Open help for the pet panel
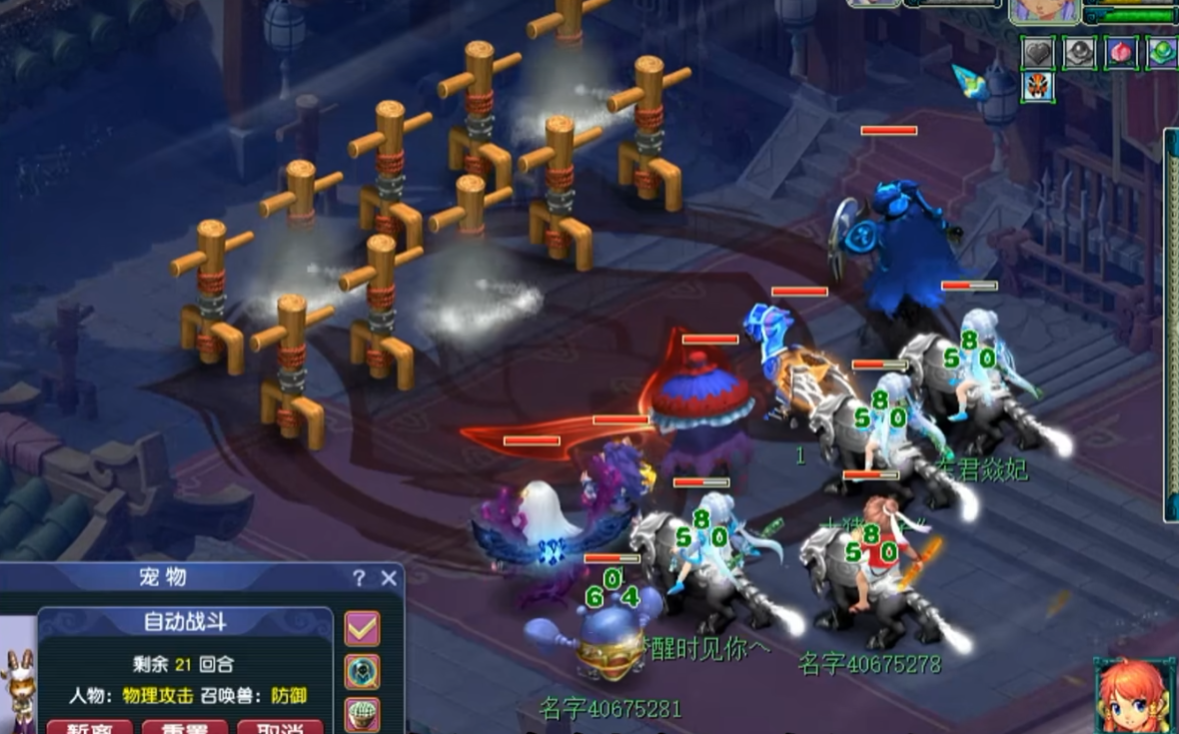The height and width of the screenshot is (734, 1179). click(x=359, y=578)
